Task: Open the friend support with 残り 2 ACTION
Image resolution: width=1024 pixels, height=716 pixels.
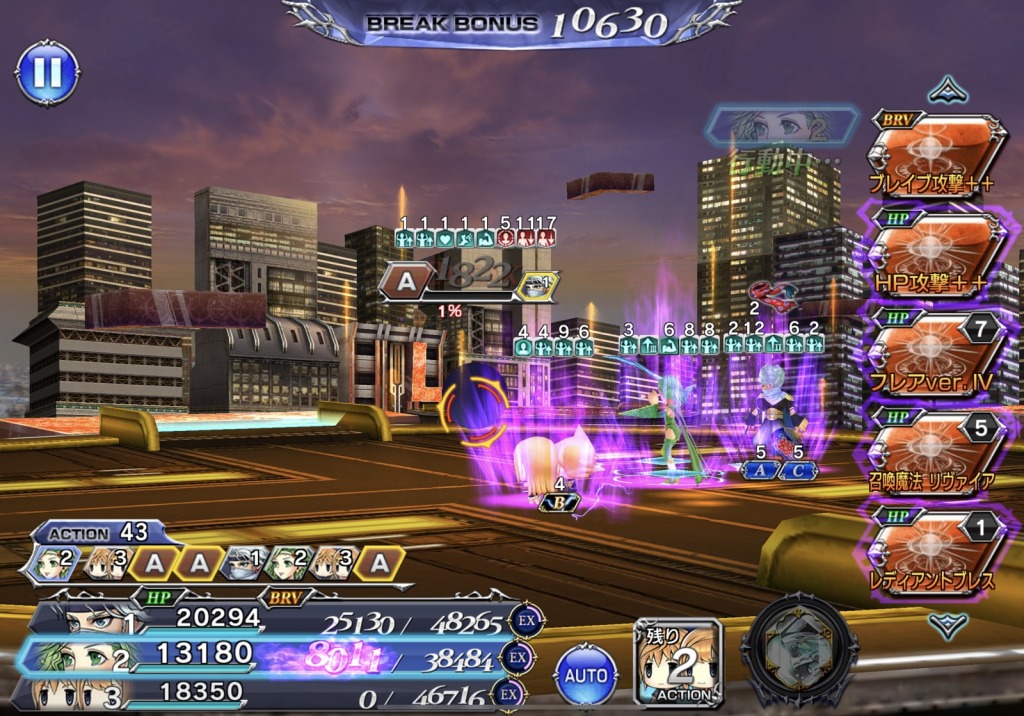Action: click(679, 664)
